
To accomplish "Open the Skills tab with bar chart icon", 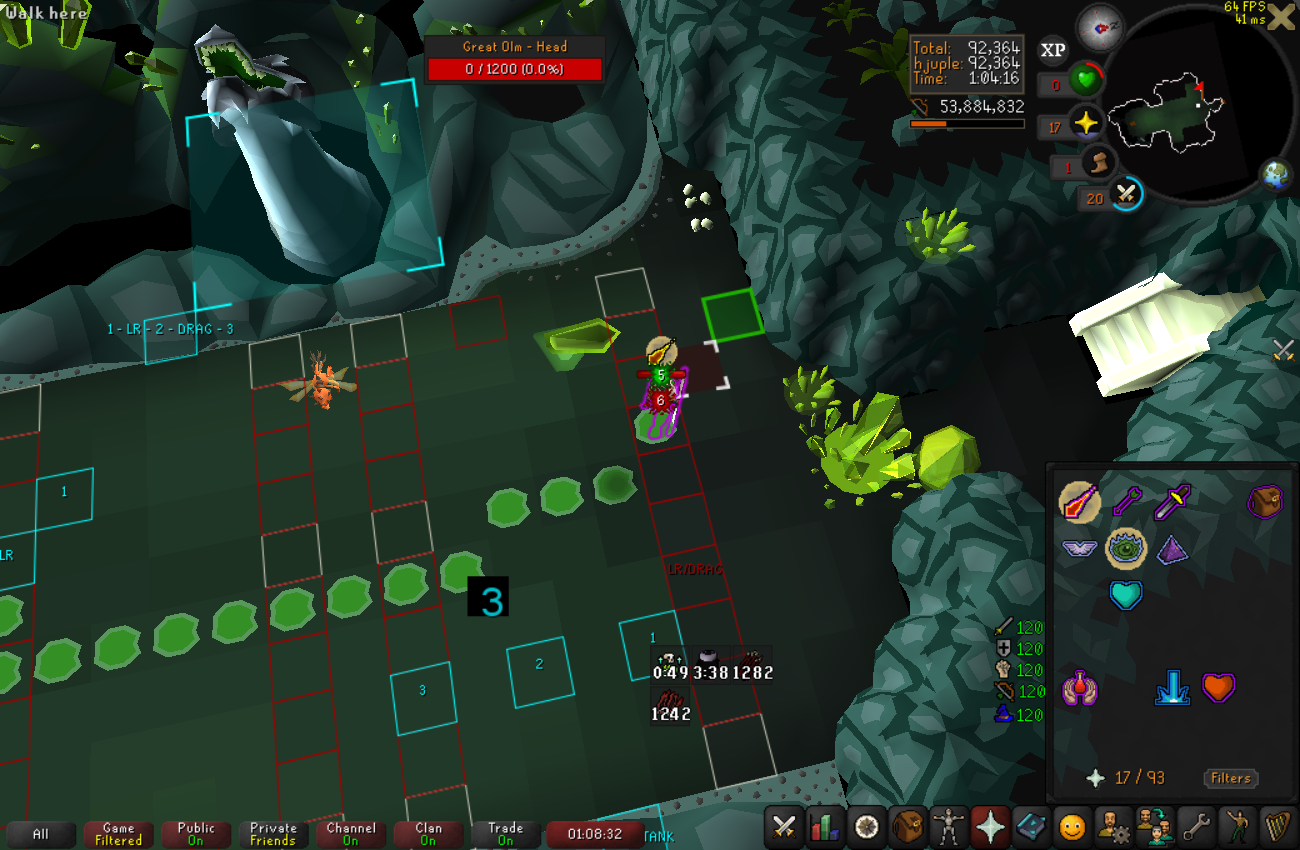I will [x=826, y=827].
